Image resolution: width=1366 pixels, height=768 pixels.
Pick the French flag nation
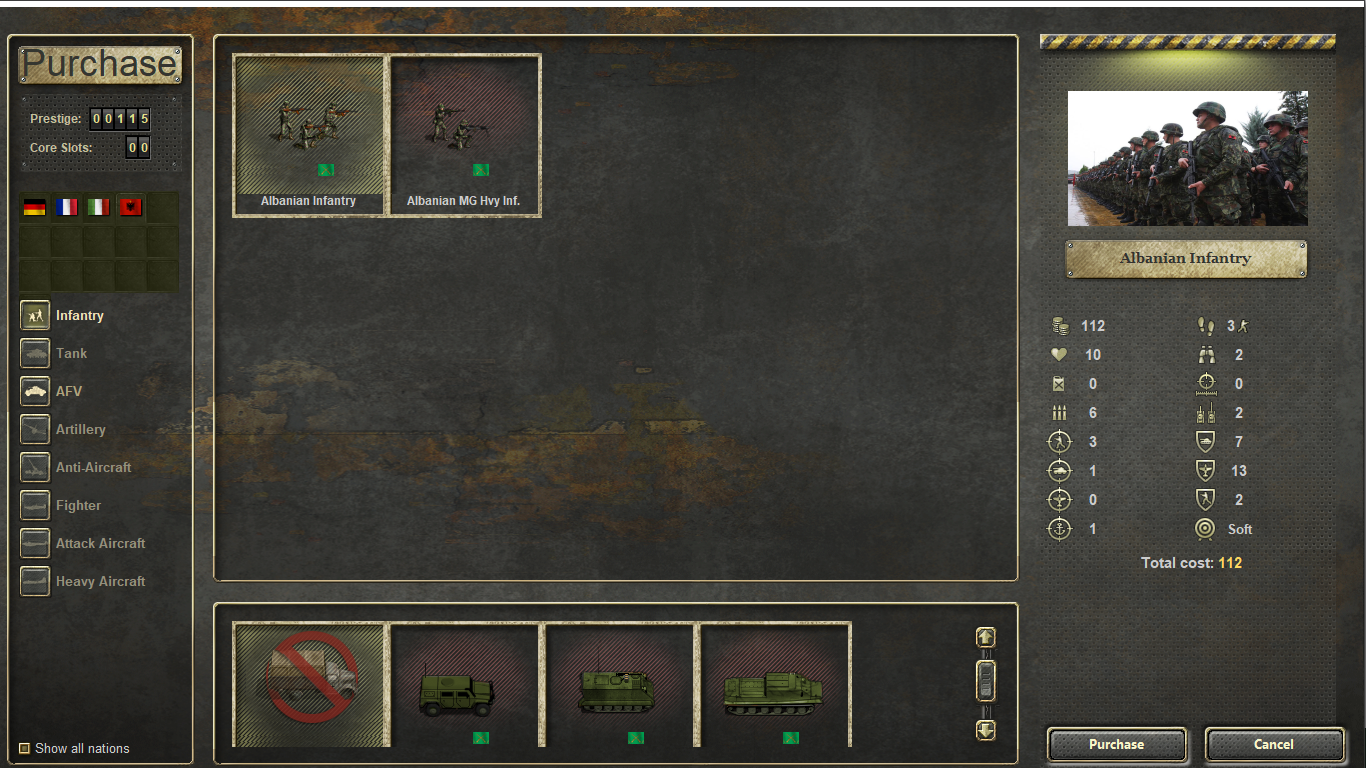(67, 207)
